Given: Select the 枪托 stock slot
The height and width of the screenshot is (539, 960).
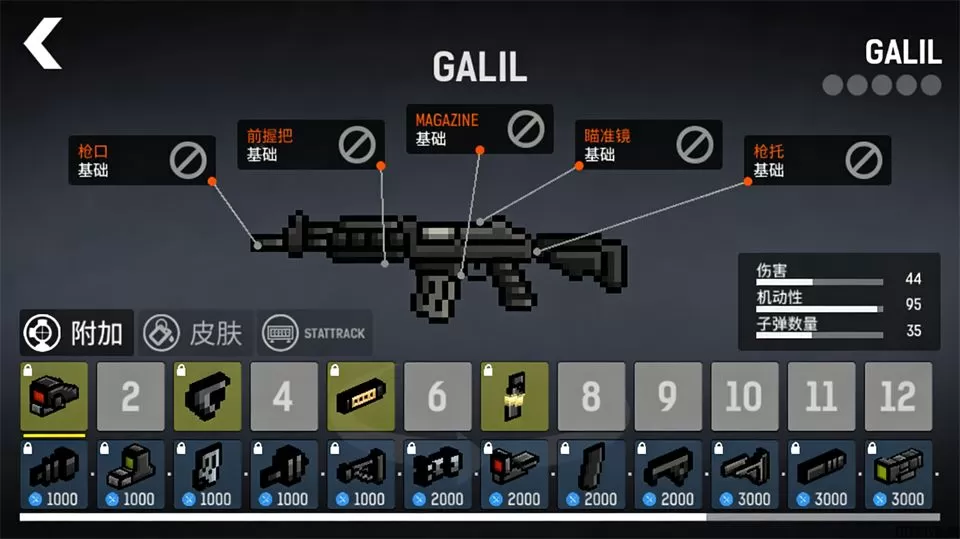Looking at the screenshot, I should click(x=820, y=161).
